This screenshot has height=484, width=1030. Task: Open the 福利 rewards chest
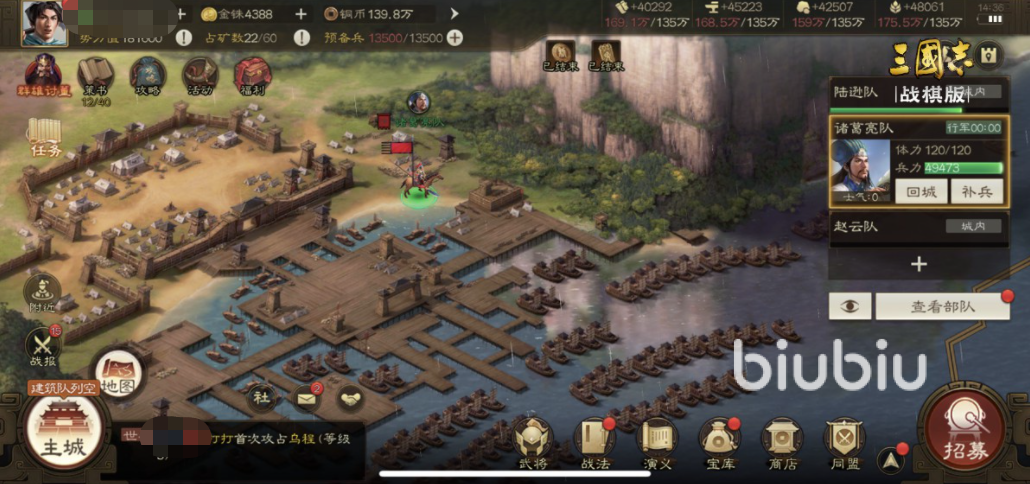tap(252, 76)
